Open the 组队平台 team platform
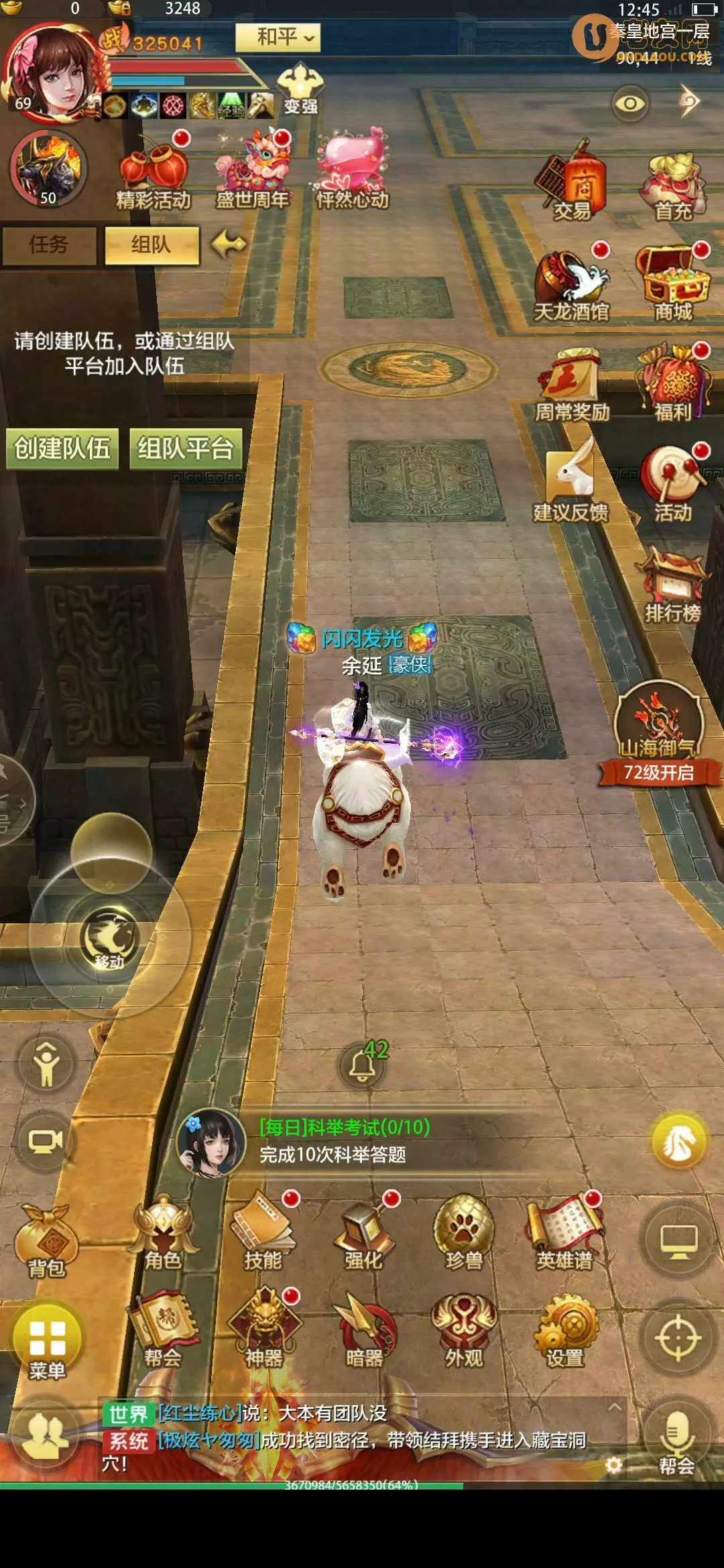 click(x=186, y=448)
